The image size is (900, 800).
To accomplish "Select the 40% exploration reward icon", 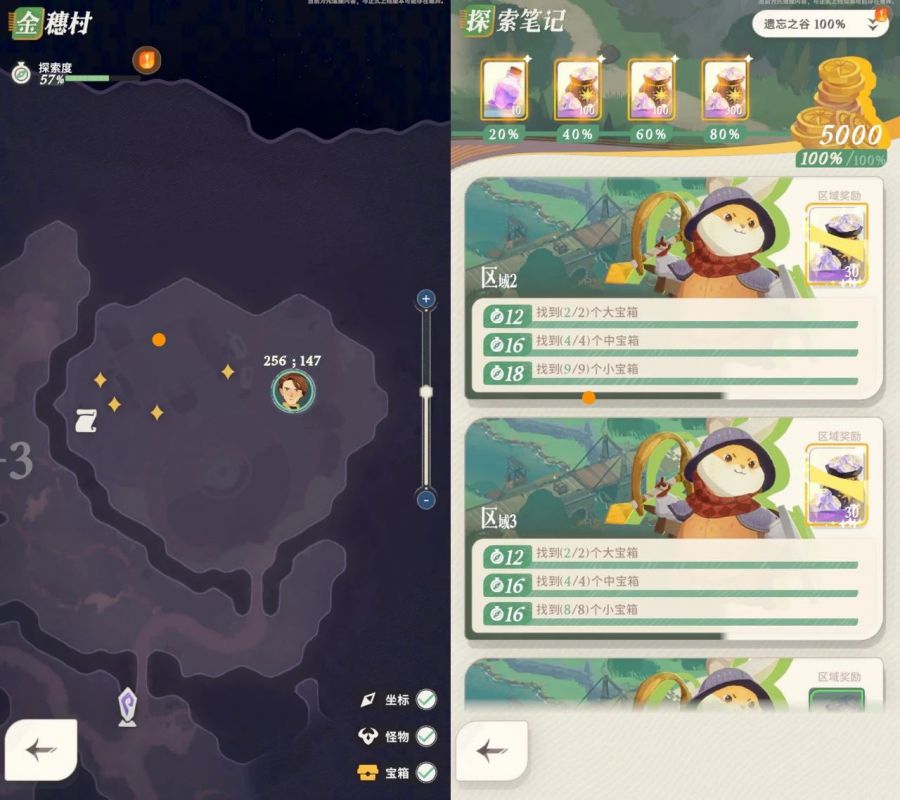I will [x=578, y=91].
